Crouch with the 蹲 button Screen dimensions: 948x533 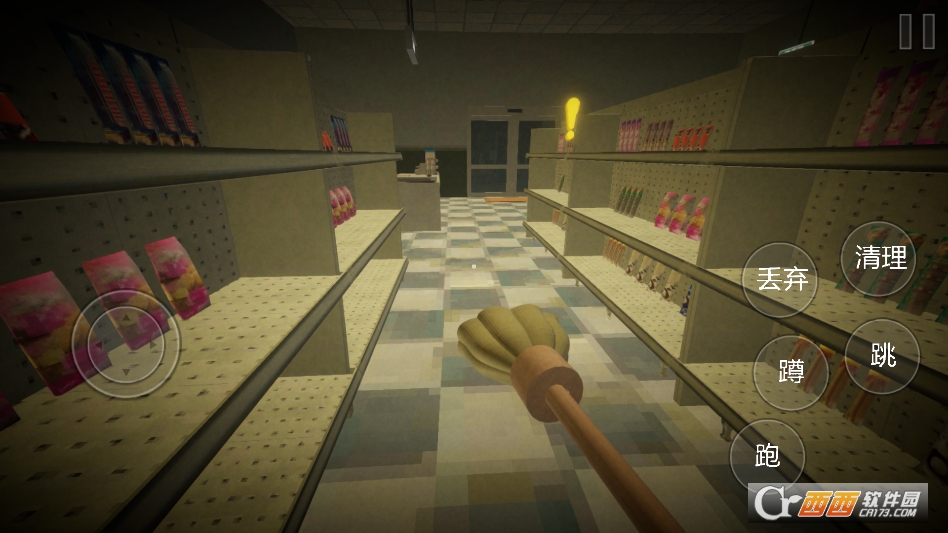[791, 373]
